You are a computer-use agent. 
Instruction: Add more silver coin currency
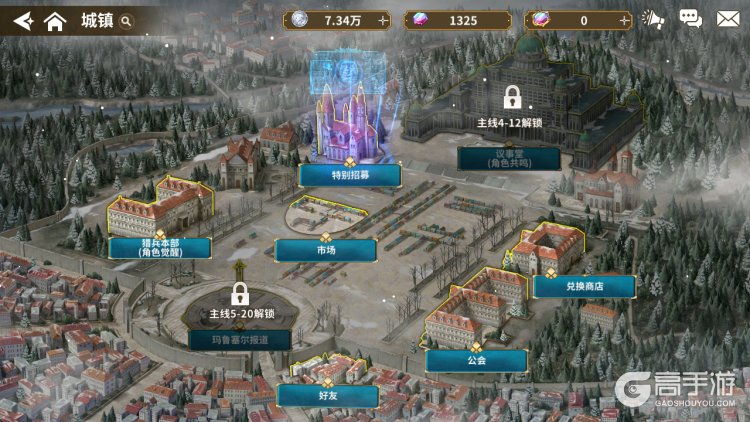[x=383, y=20]
